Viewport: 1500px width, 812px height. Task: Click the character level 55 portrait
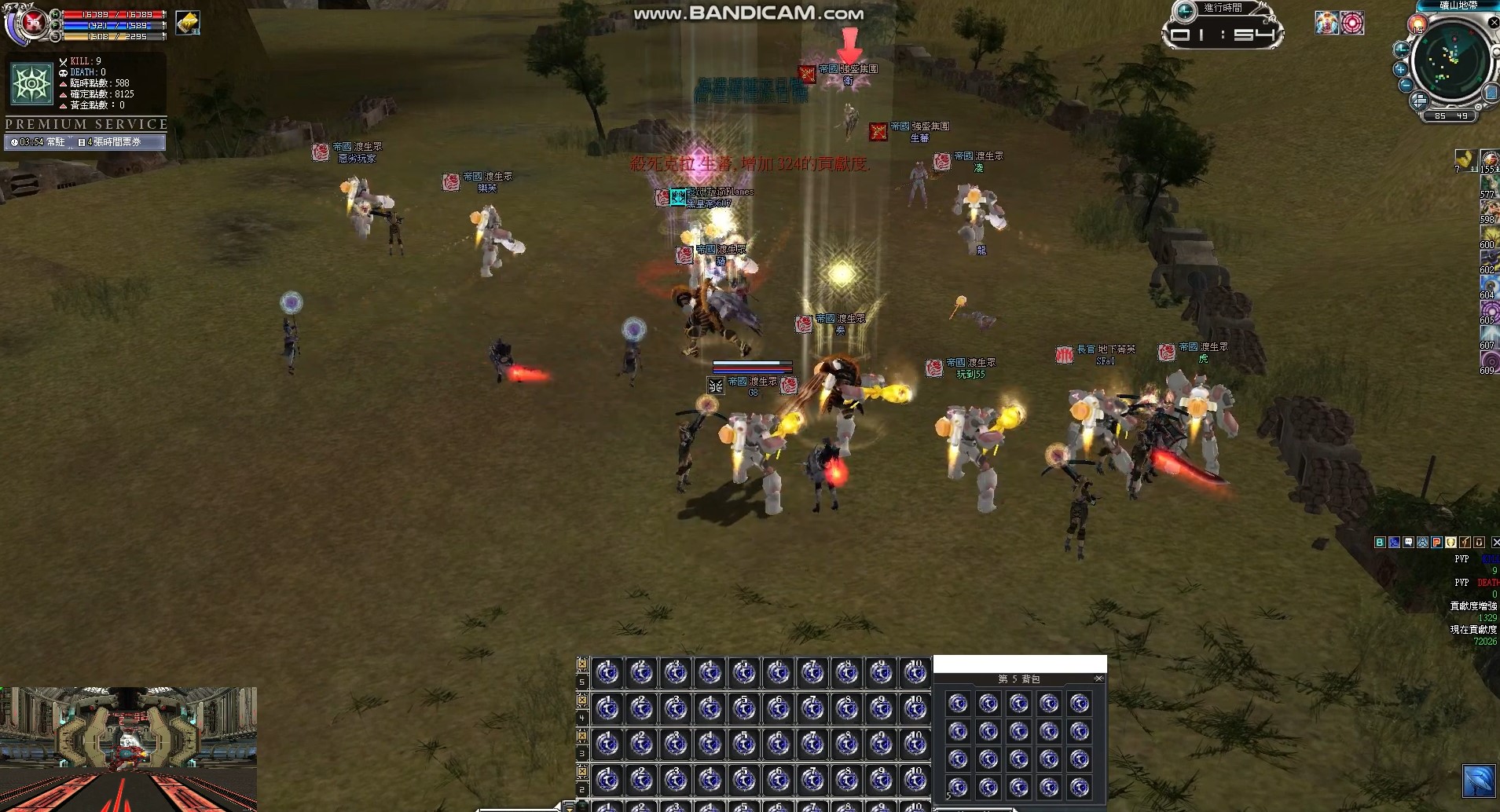click(31, 25)
